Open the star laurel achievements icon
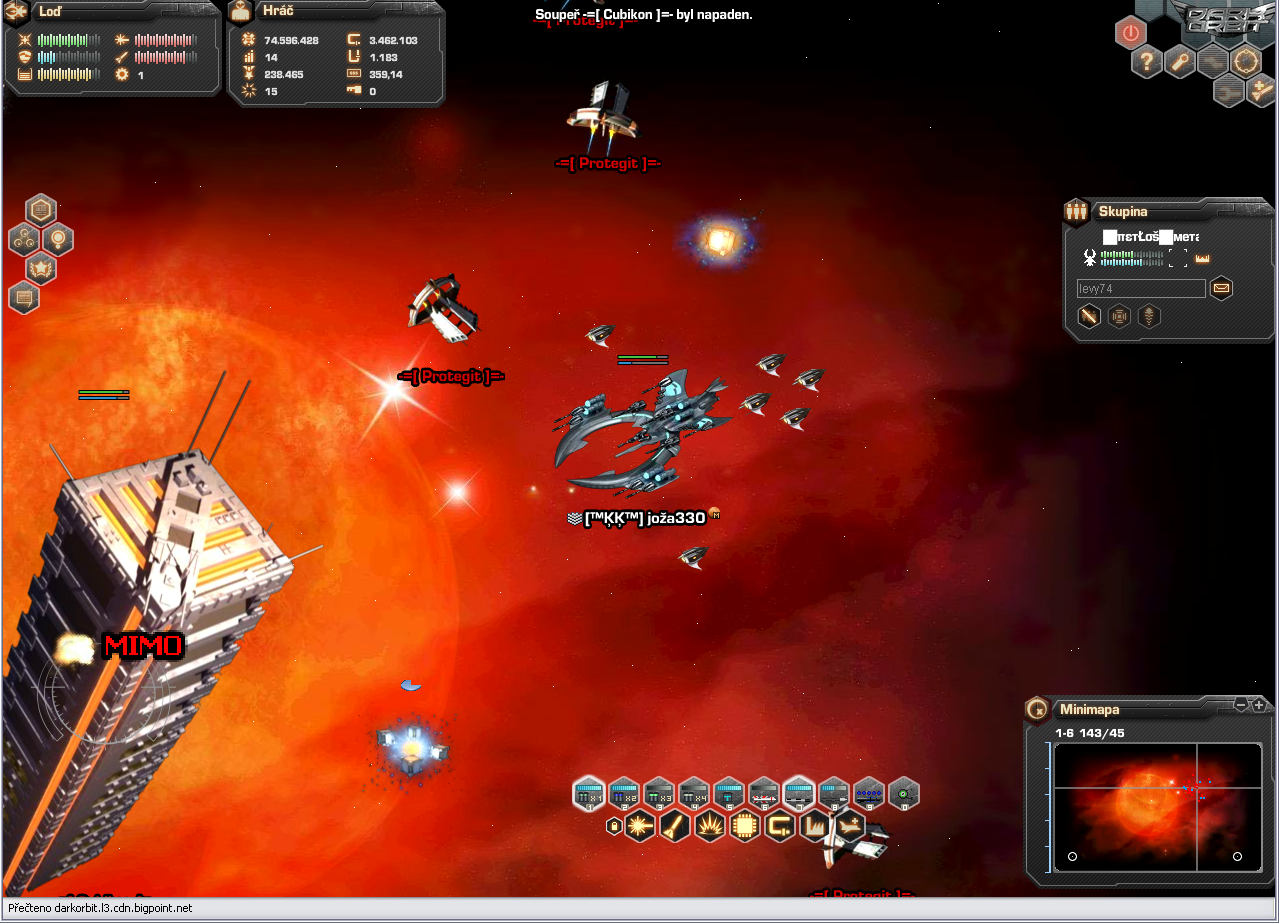The image size is (1279, 923). [41, 267]
